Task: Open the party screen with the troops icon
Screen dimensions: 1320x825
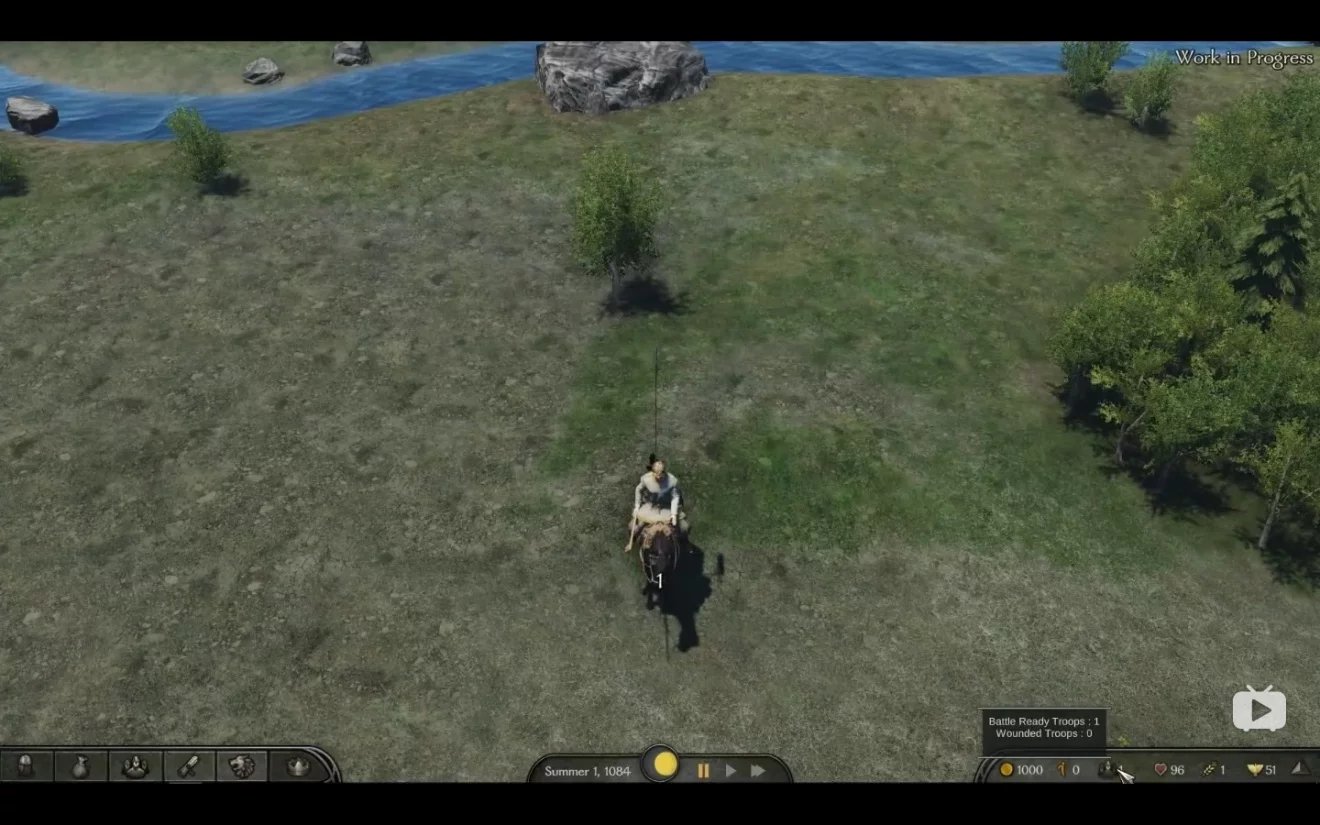Action: coord(134,766)
